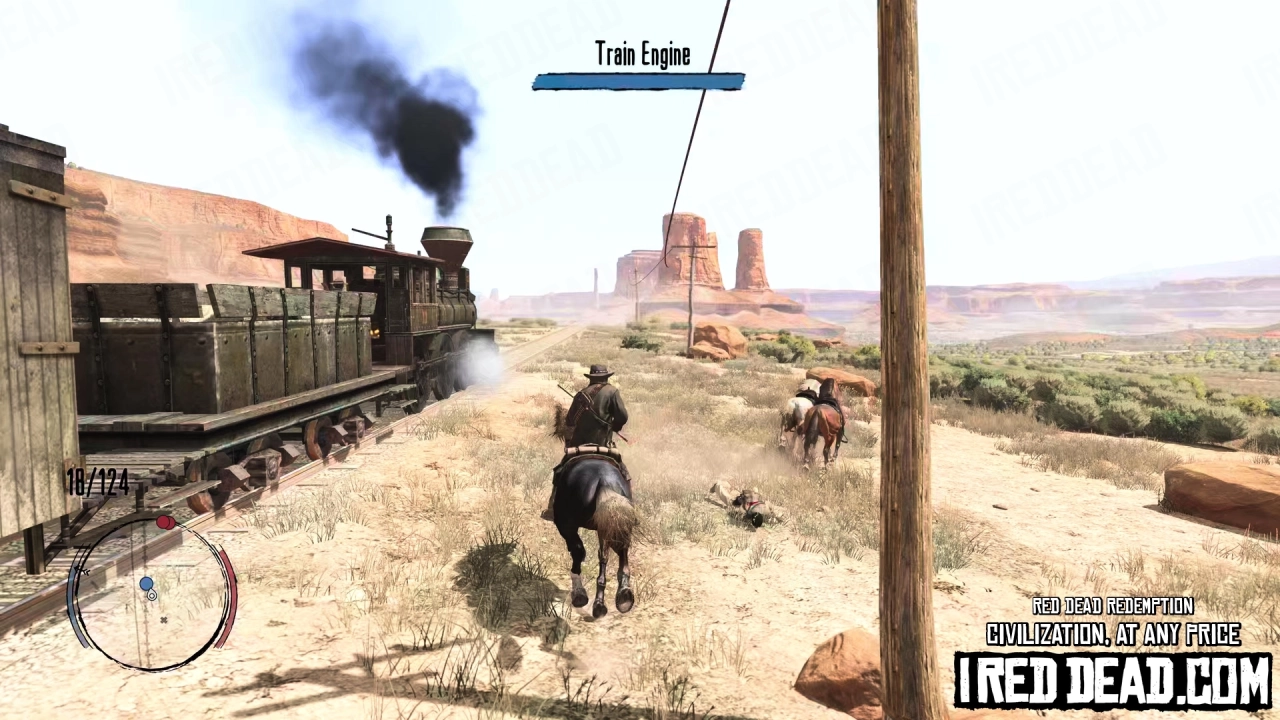Viewport: 1280px width, 720px height.
Task: Select the white waypoint dot on the minimap
Action: [x=152, y=595]
